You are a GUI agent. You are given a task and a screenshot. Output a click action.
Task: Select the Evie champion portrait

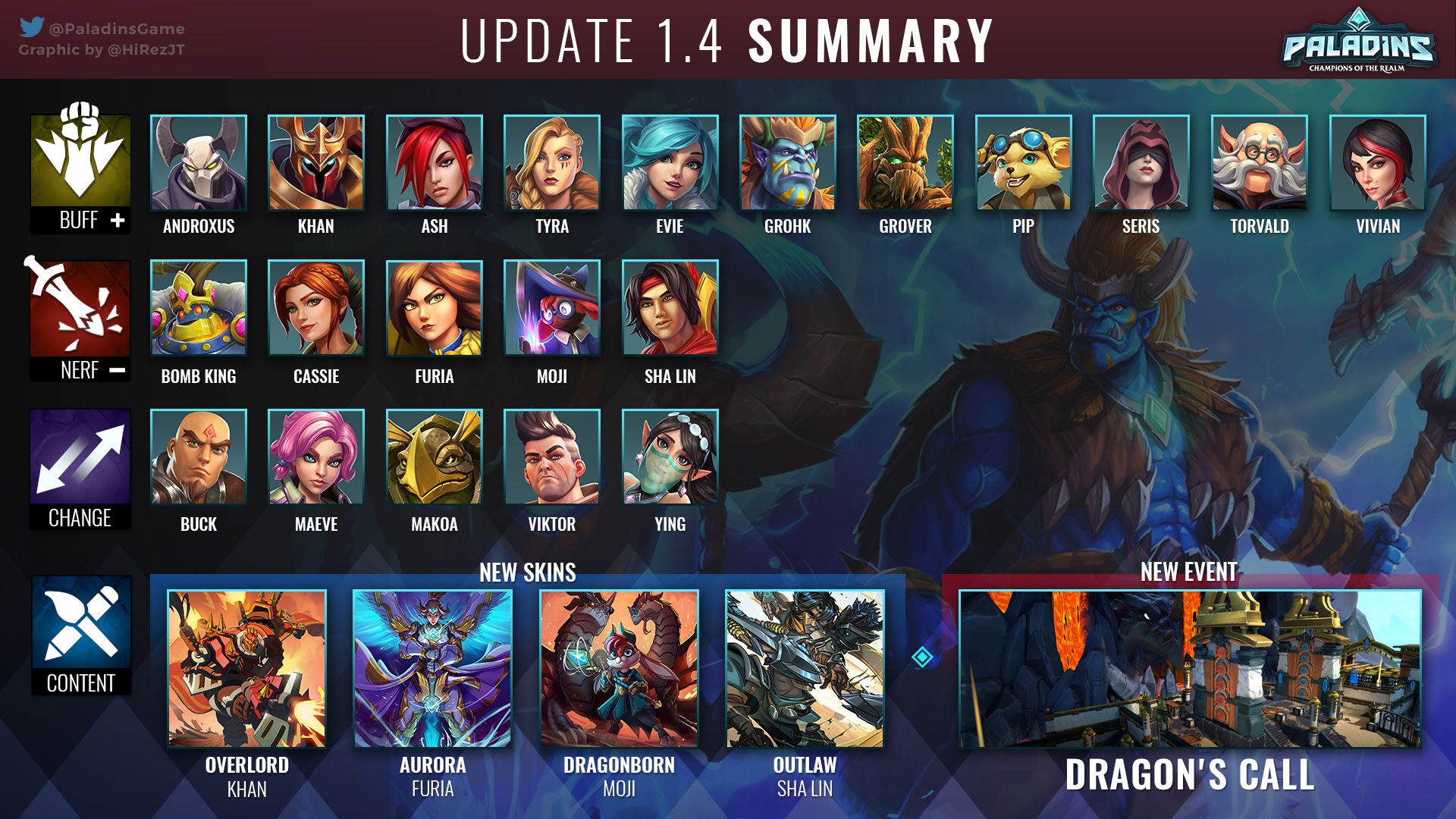[x=670, y=162]
